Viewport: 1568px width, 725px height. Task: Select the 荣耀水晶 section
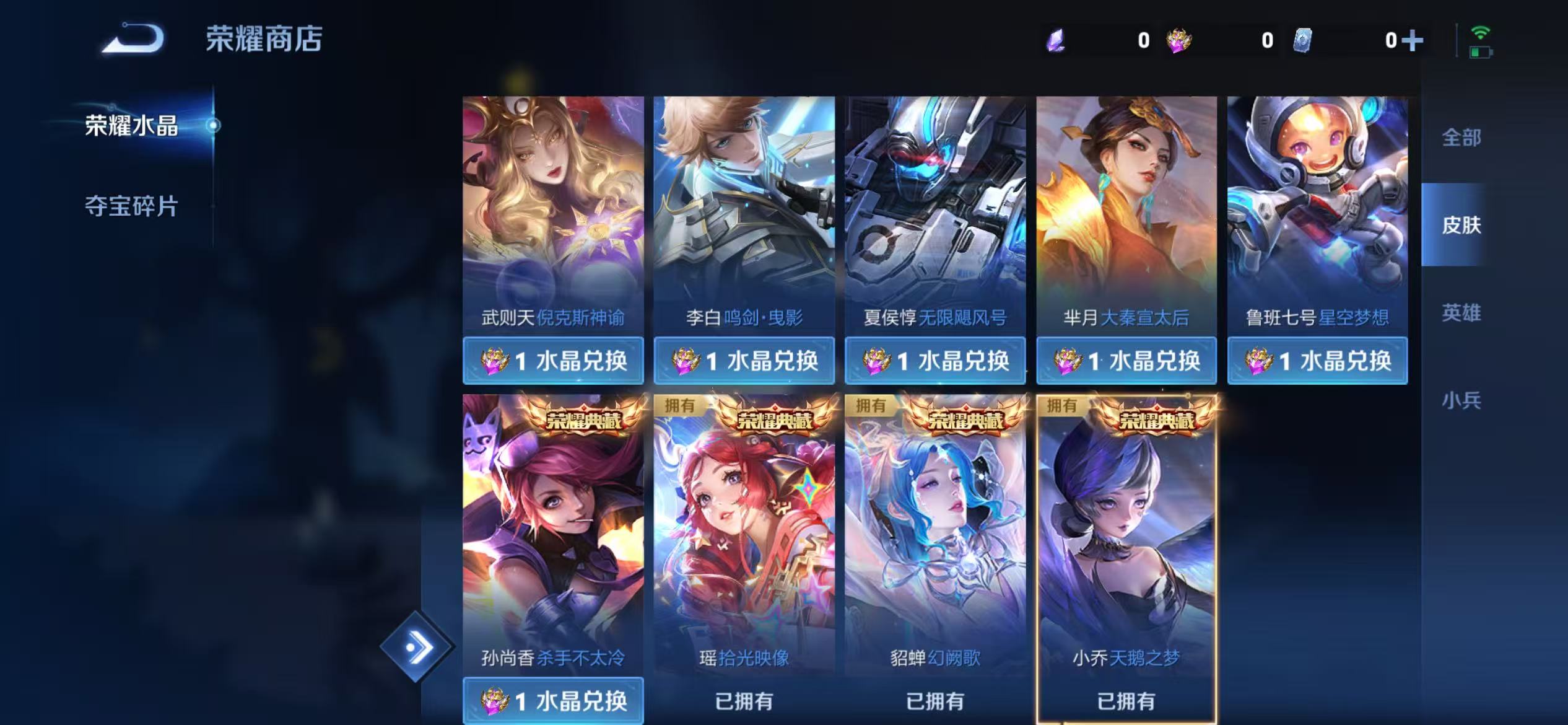tap(130, 124)
